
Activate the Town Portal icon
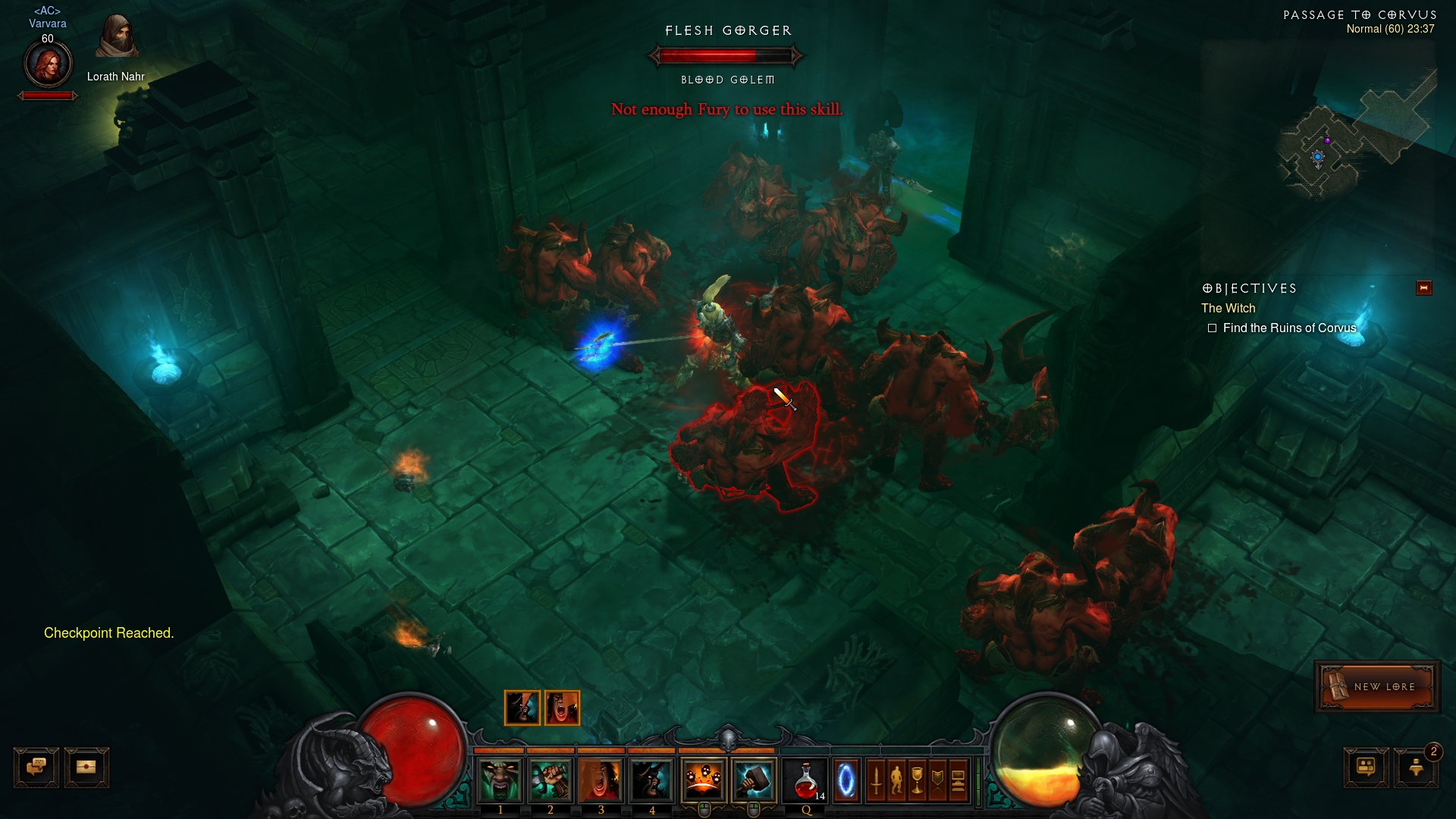[x=846, y=780]
